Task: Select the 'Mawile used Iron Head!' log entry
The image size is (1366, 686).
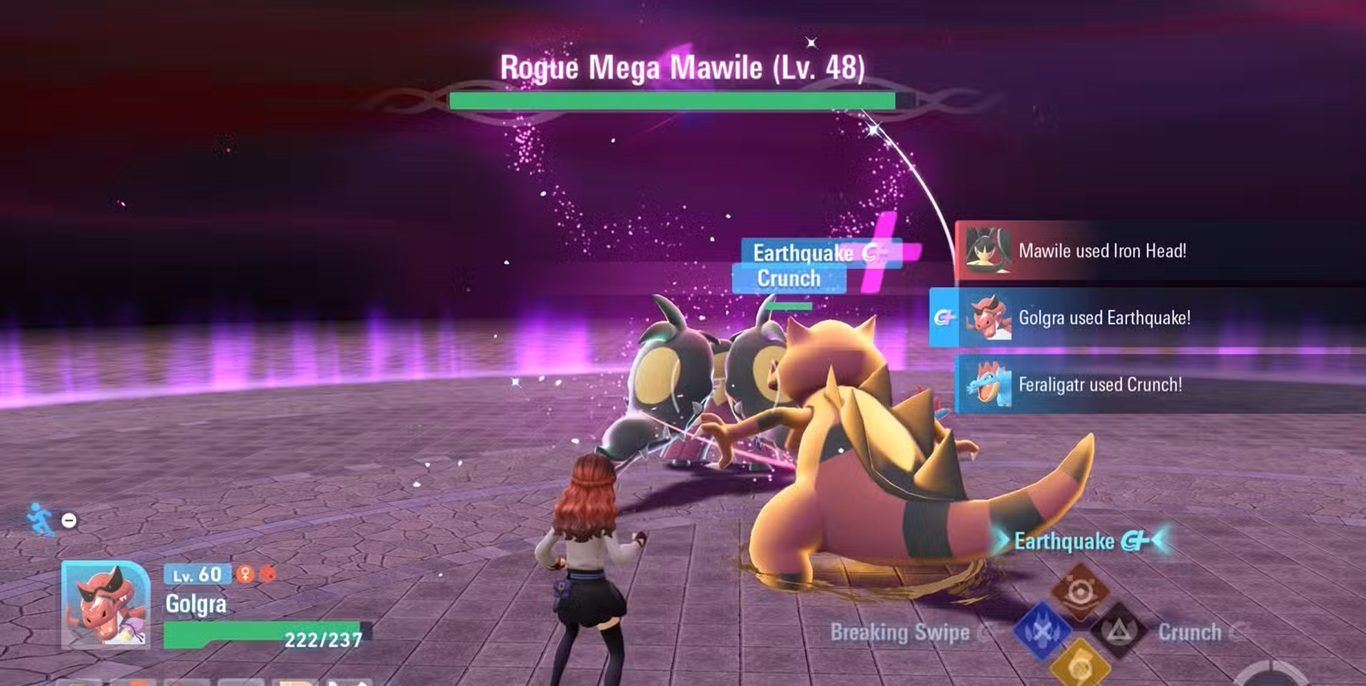Action: click(1100, 251)
